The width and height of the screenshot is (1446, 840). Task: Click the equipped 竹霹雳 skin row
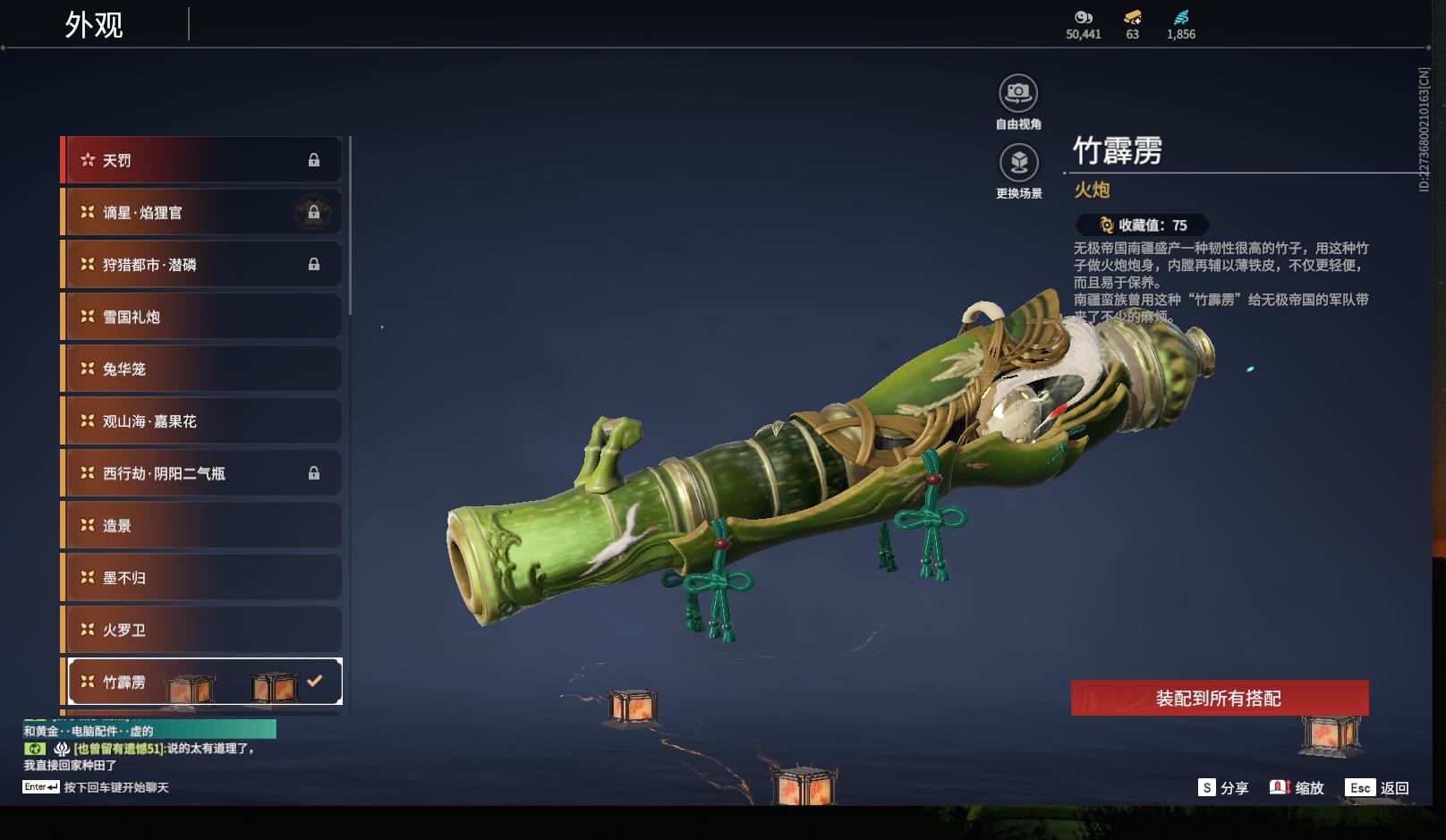click(x=202, y=682)
